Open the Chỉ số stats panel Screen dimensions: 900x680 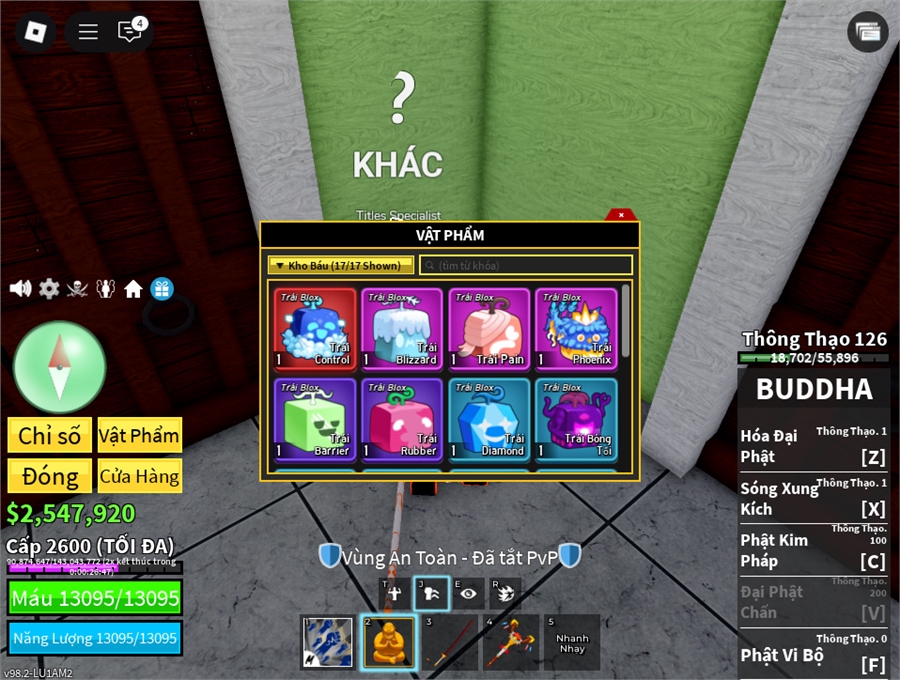pos(50,435)
